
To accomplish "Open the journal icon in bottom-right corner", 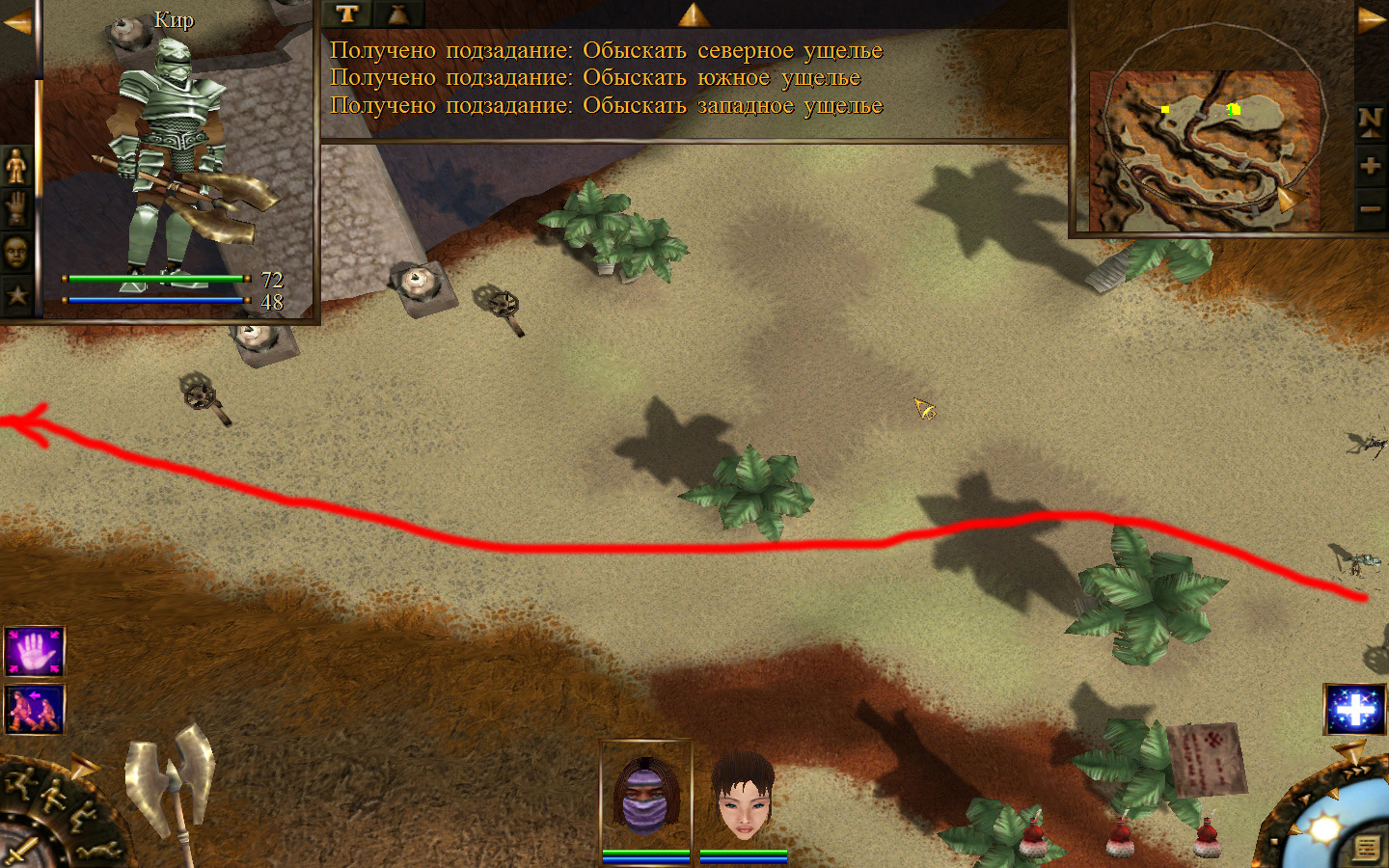I will (1366, 847).
